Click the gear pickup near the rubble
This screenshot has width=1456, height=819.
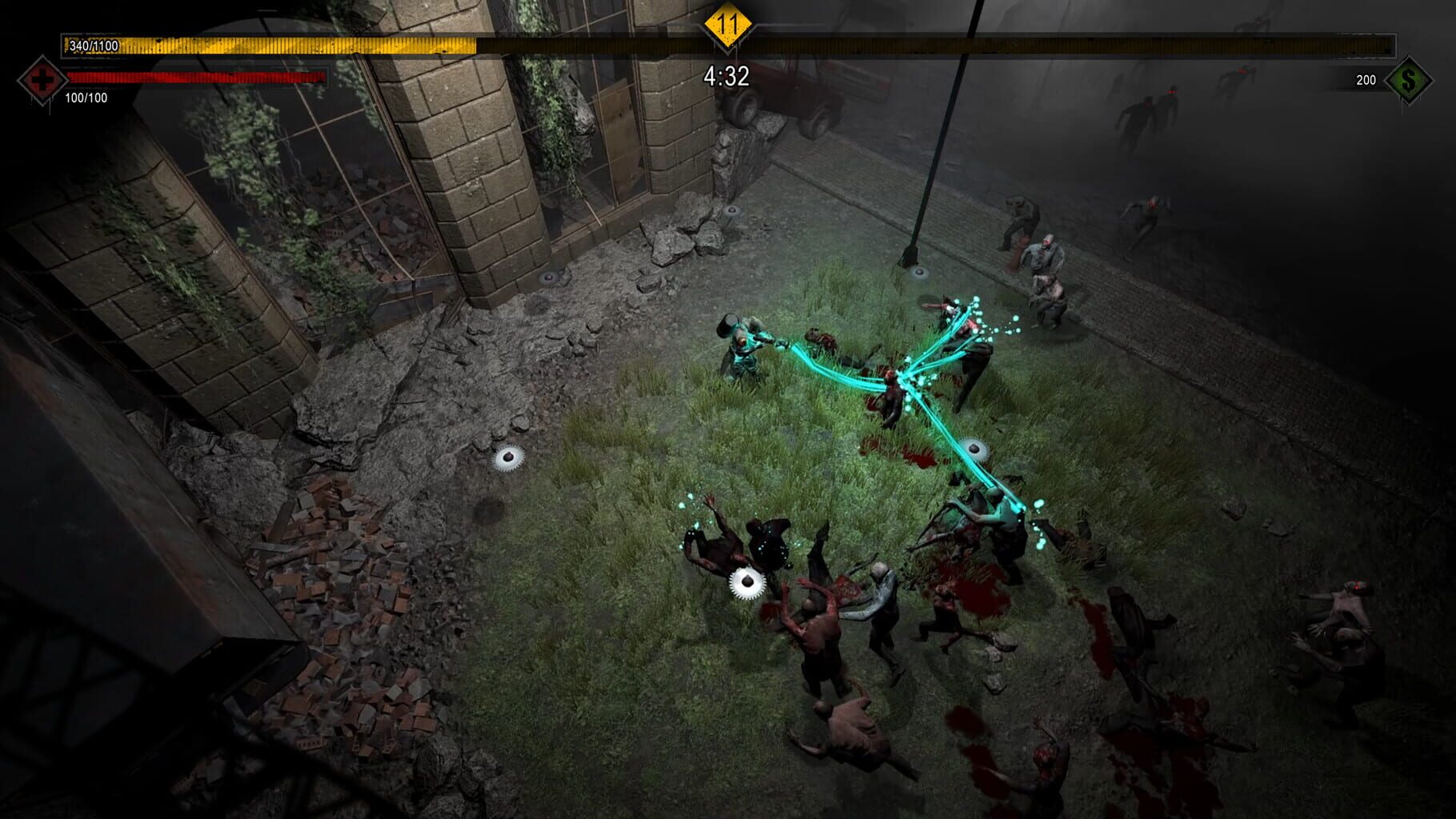pyautogui.click(x=510, y=457)
